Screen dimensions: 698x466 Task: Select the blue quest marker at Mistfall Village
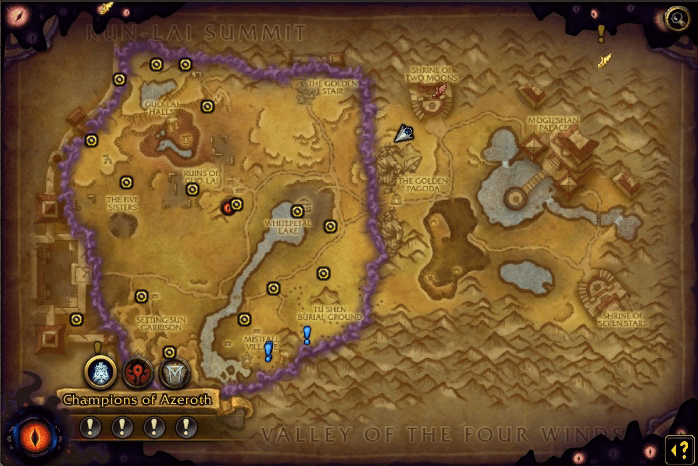[x=268, y=350]
